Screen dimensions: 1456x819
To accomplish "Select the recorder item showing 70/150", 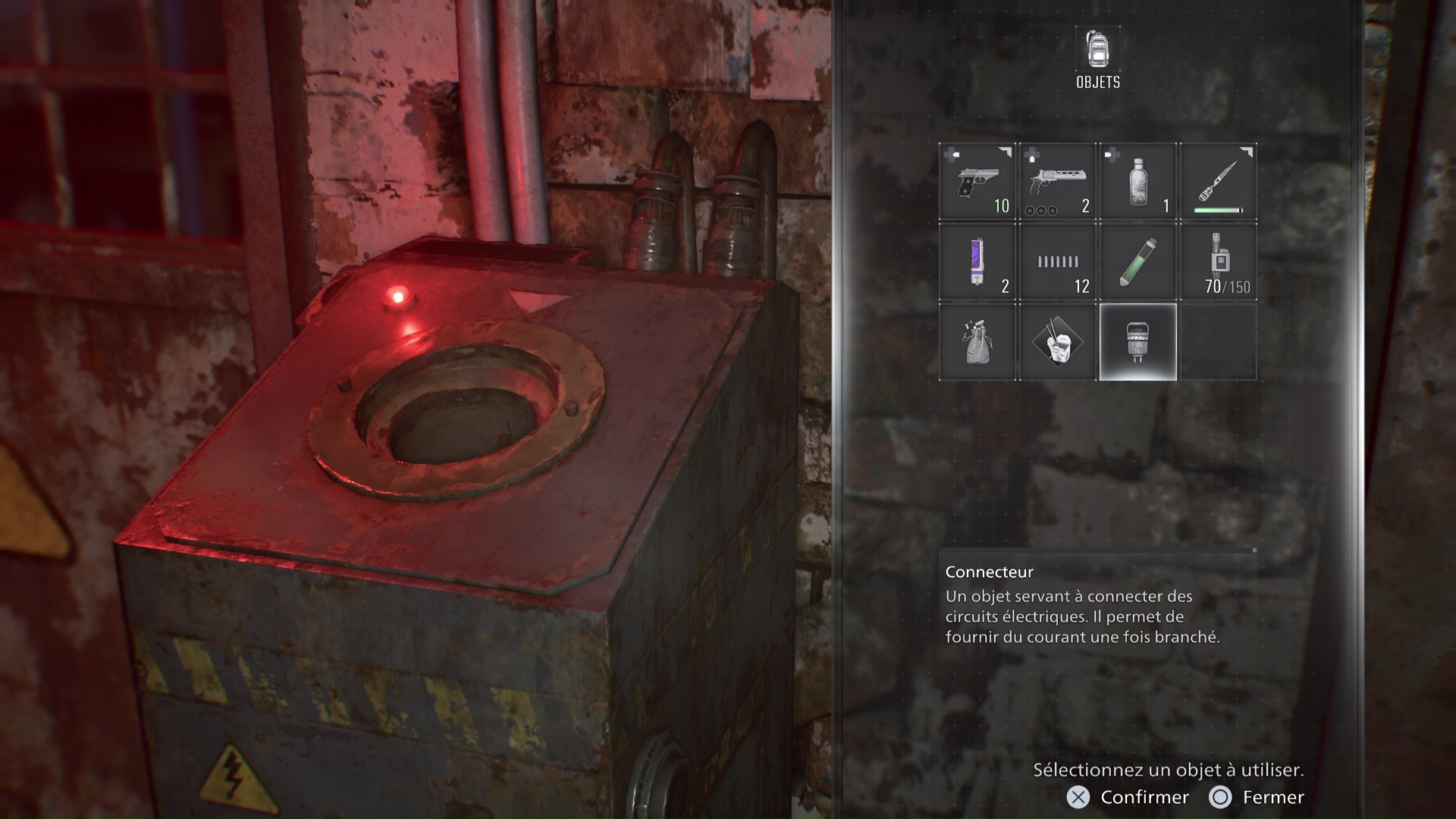I will 1218,262.
